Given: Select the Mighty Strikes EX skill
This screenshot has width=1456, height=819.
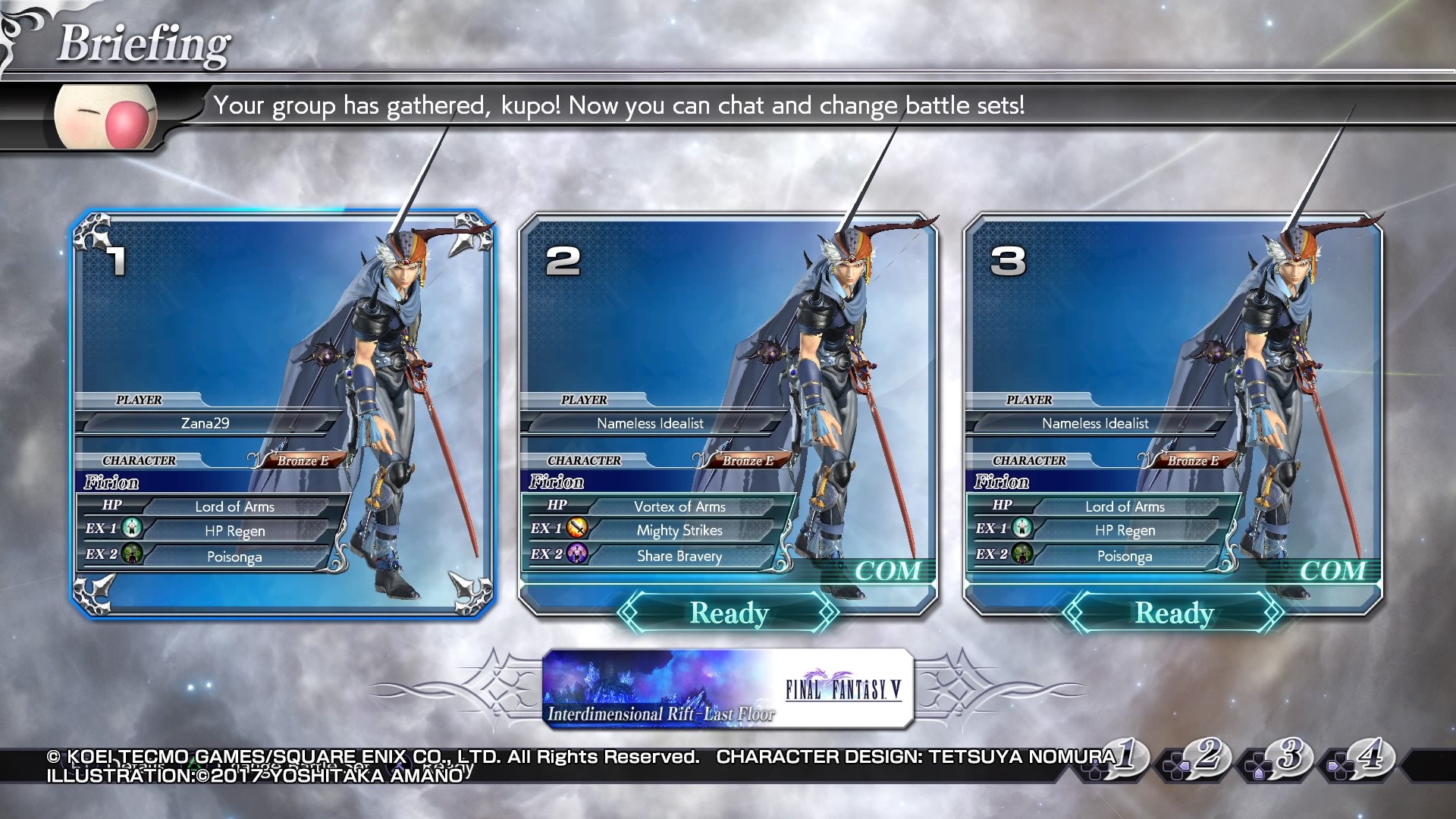Looking at the screenshot, I should pos(679,531).
